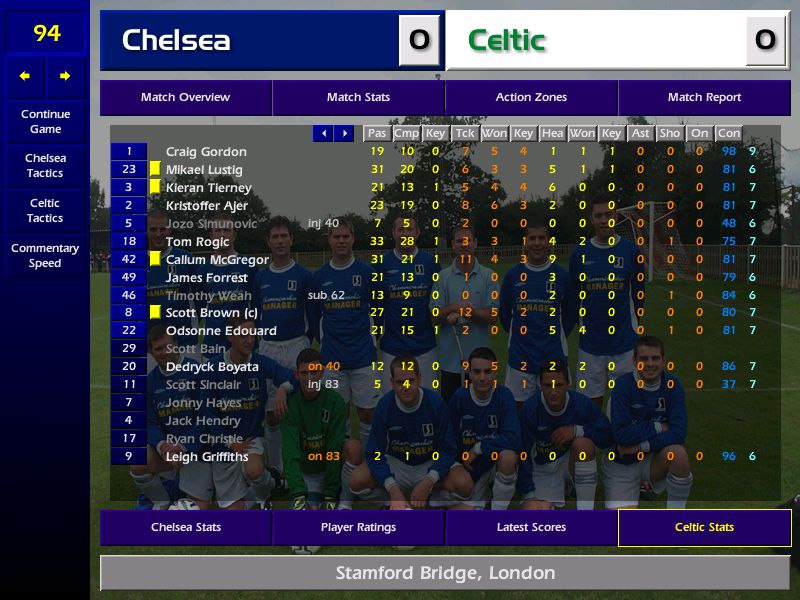Show Chelsea Stats
This screenshot has height=600, width=800.
(x=185, y=527)
